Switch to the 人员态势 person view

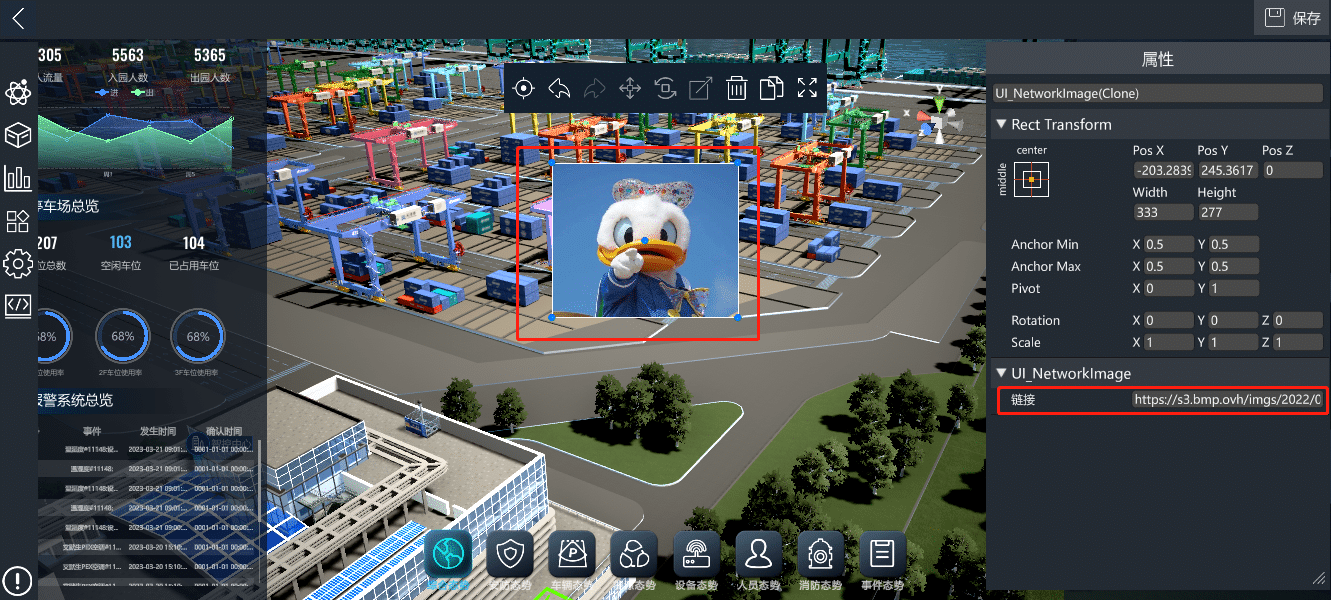(x=759, y=553)
